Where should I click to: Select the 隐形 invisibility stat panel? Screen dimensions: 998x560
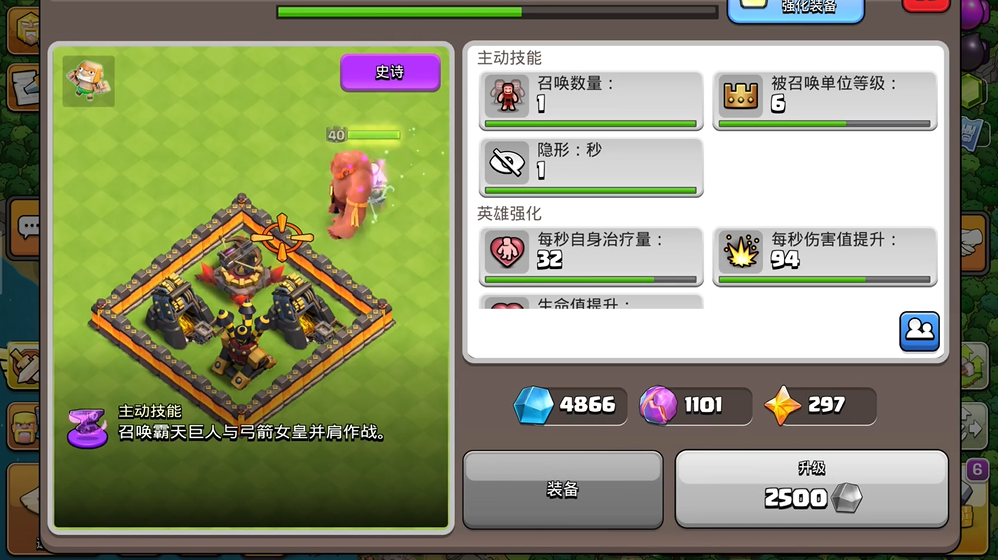pos(591,166)
